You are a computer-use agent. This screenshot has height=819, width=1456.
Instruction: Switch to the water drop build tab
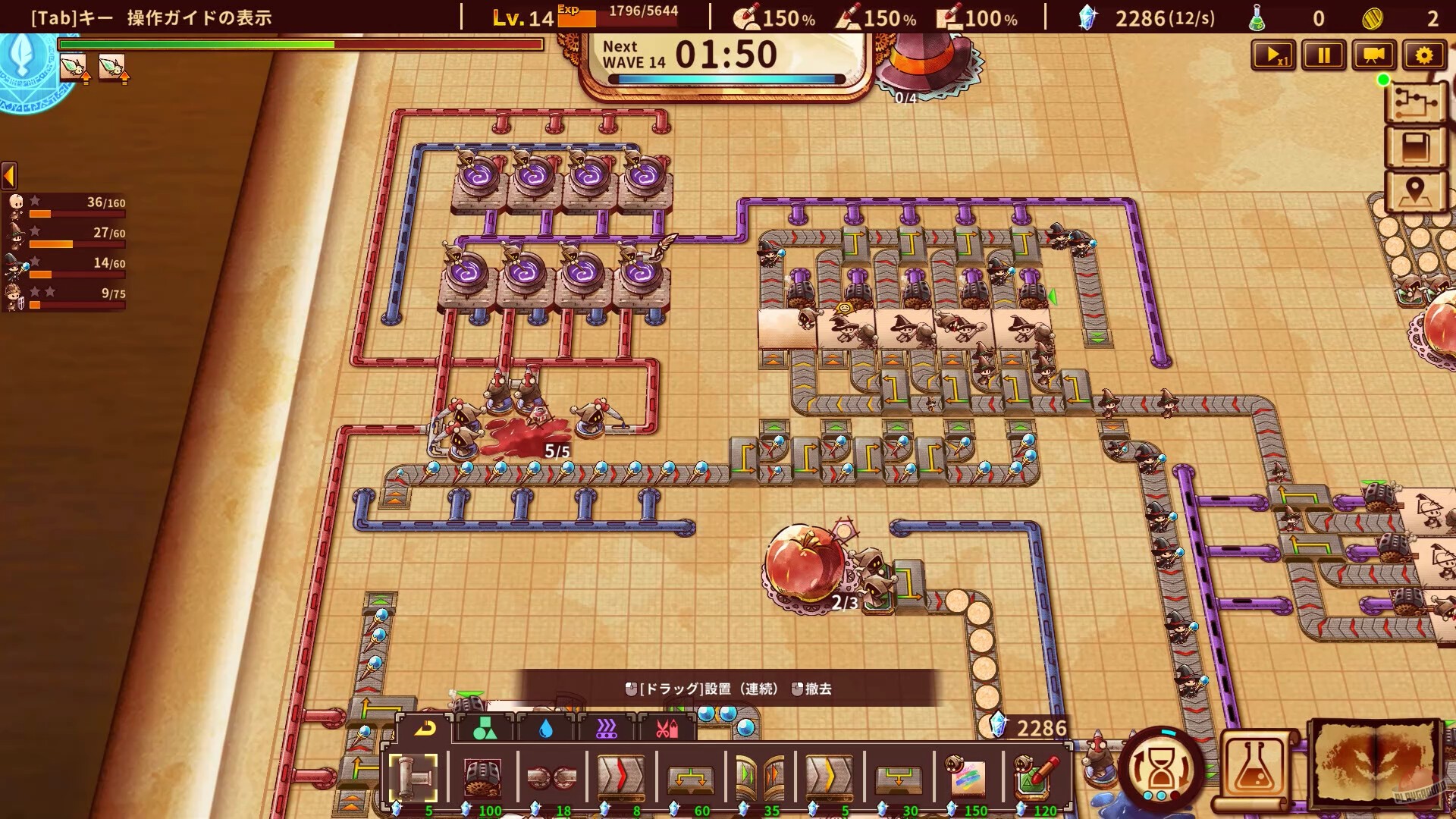(x=548, y=730)
